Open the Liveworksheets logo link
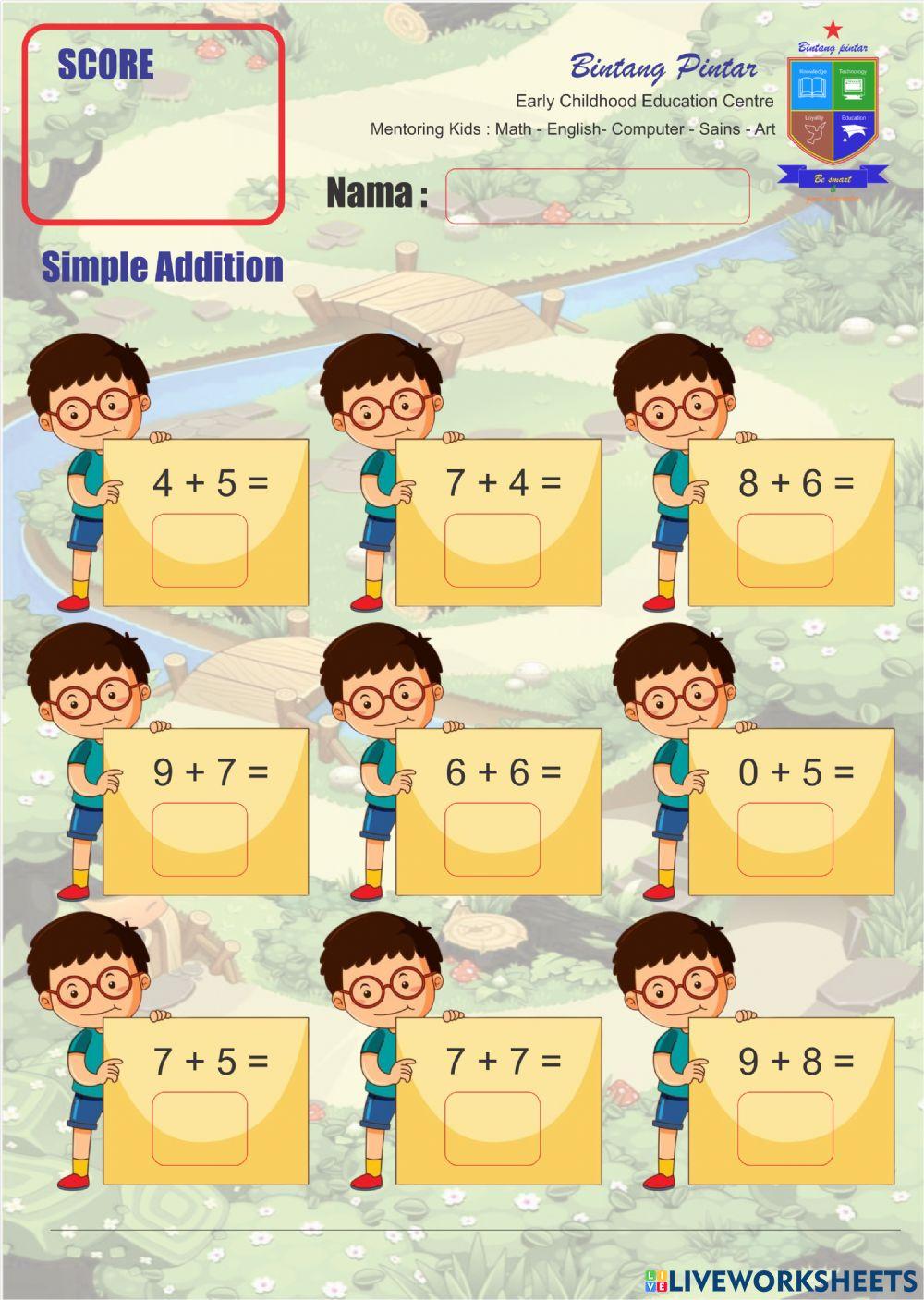924x1300 pixels. tap(781, 1280)
